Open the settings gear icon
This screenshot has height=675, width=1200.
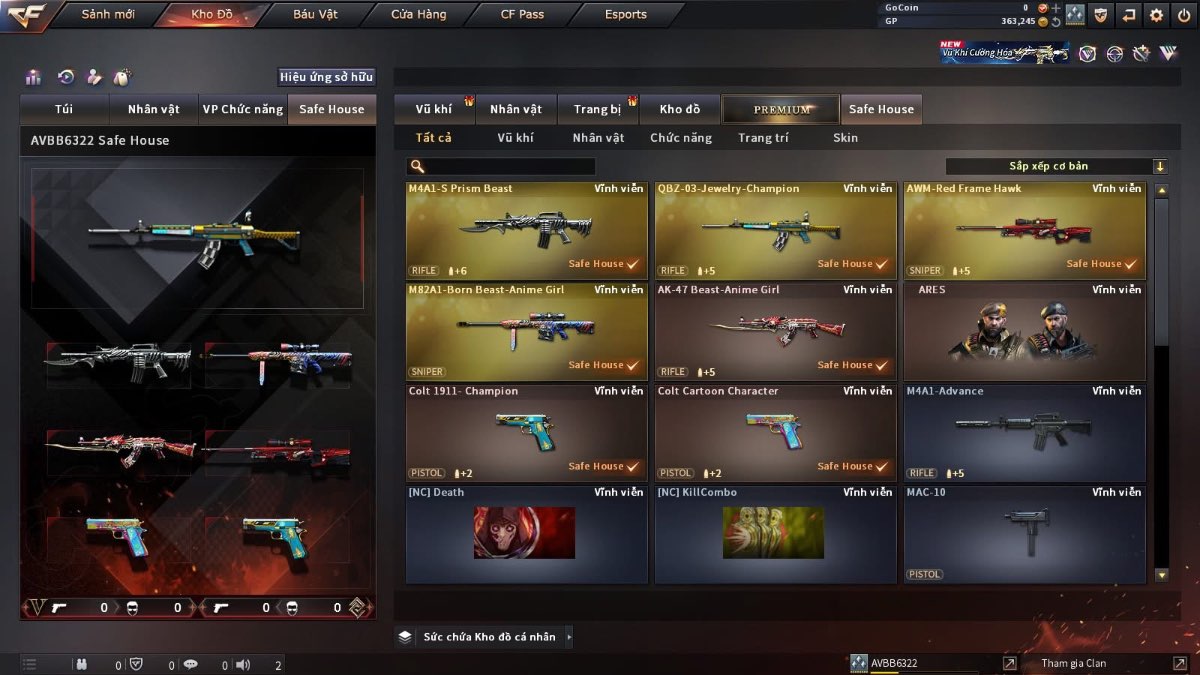1156,15
